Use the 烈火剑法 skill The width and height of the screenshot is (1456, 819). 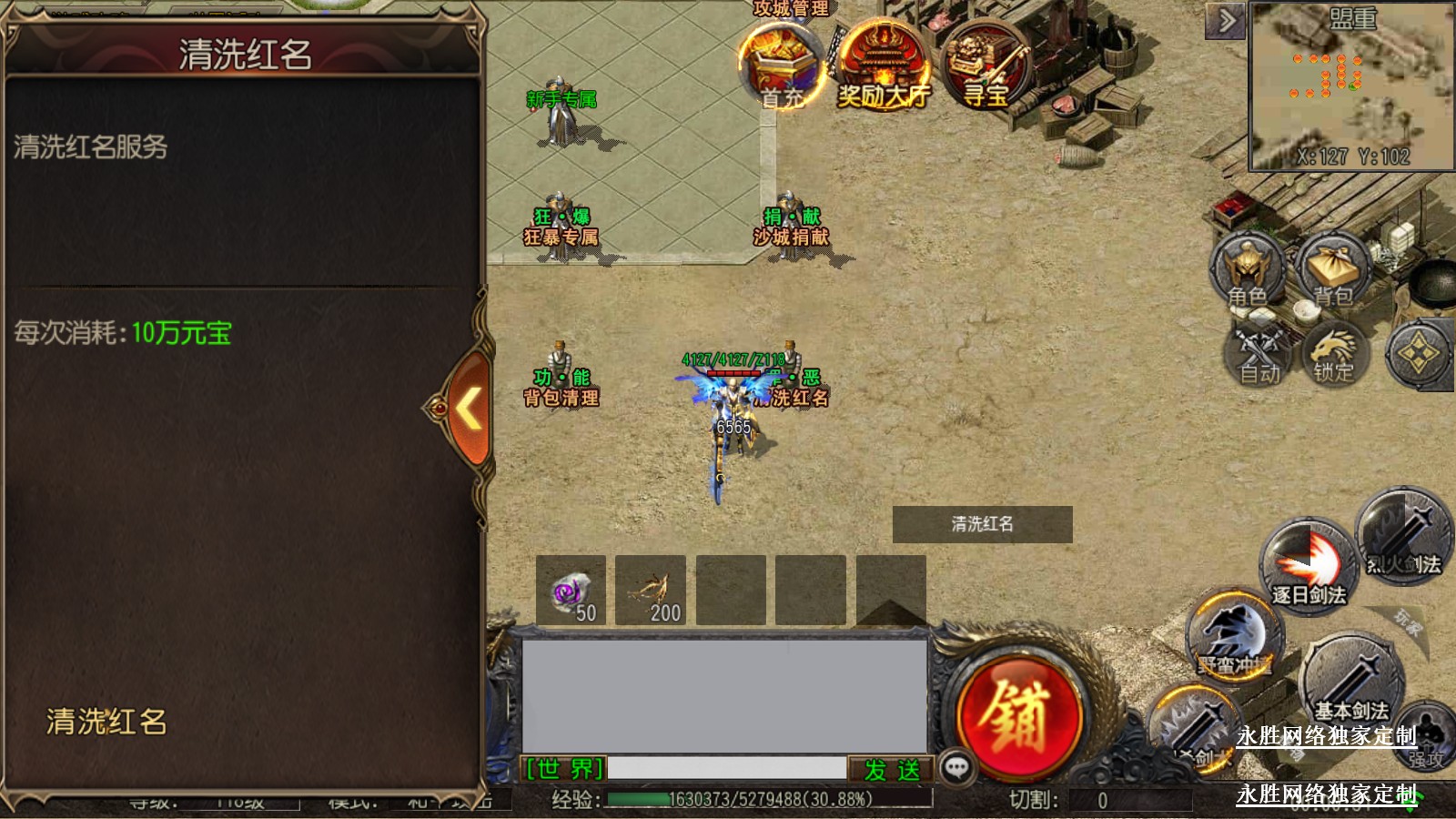pyautogui.click(x=1403, y=535)
